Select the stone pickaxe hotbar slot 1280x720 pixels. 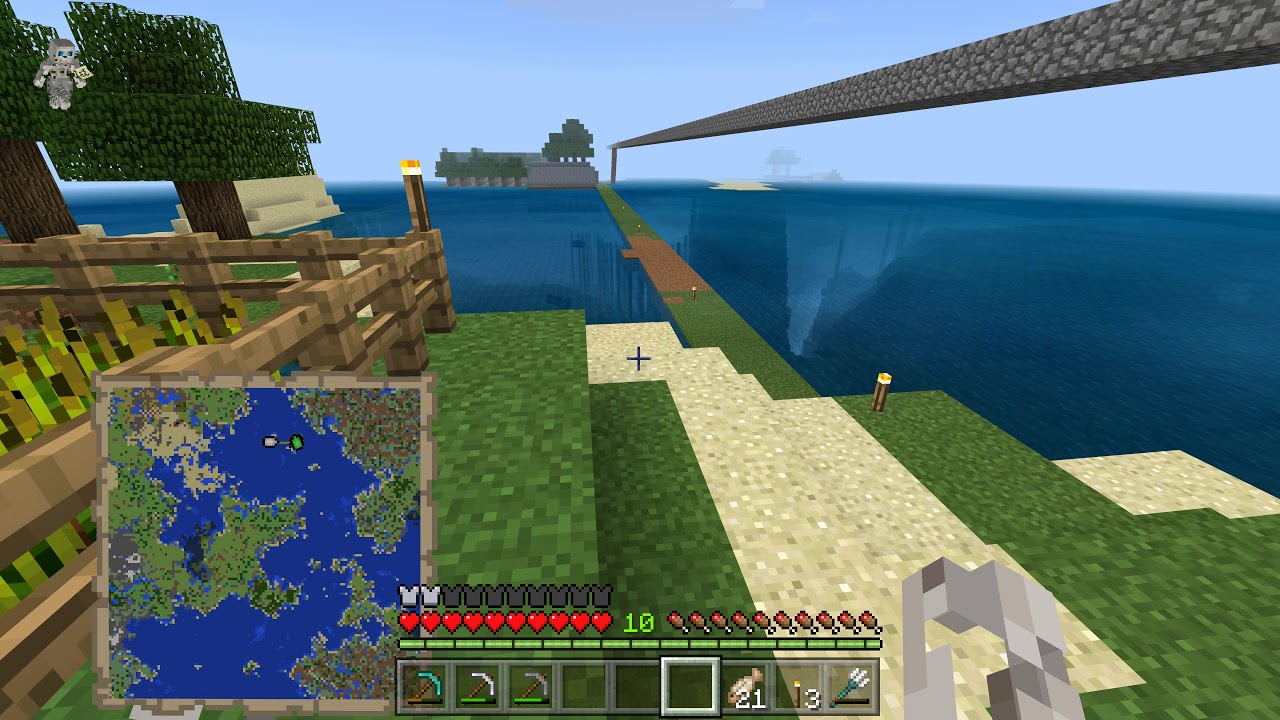point(532,686)
